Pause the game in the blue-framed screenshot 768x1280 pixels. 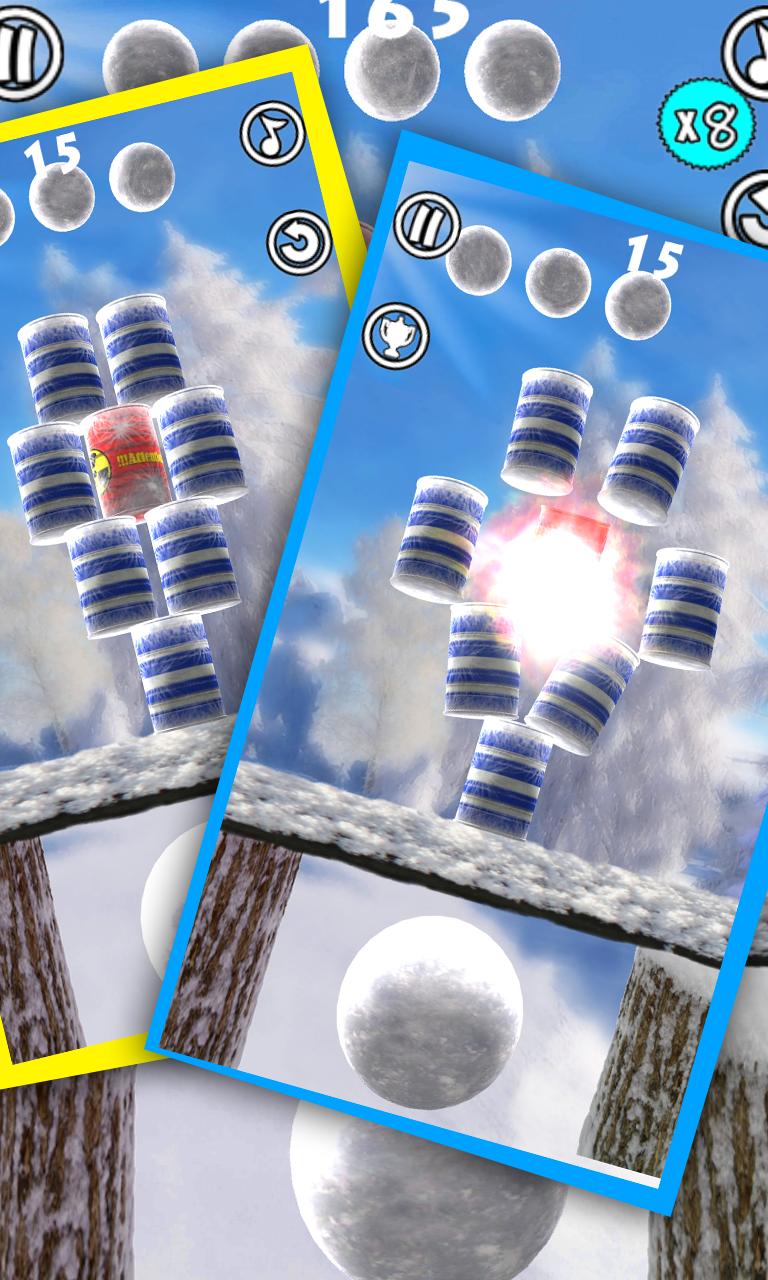(x=426, y=225)
